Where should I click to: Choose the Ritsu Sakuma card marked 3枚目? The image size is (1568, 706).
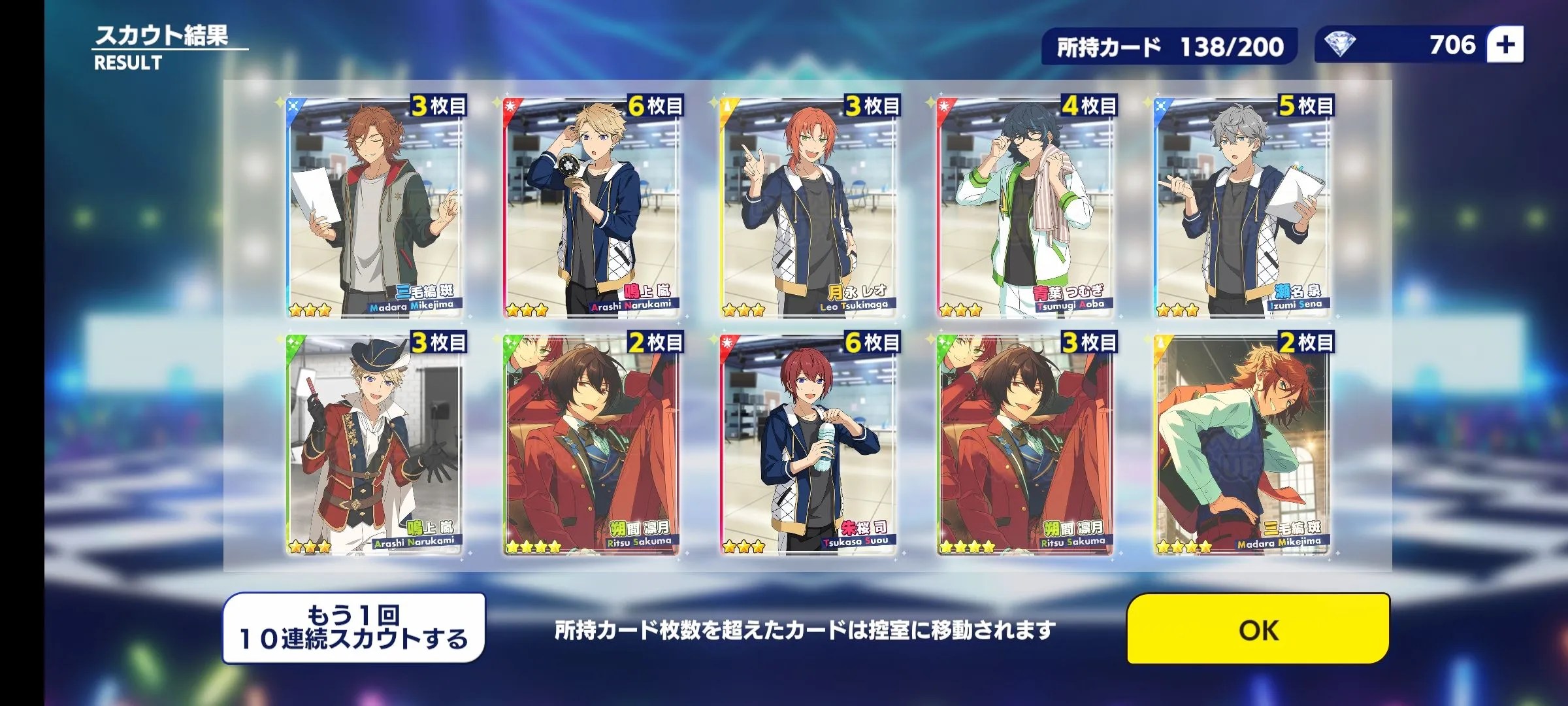(1026, 445)
